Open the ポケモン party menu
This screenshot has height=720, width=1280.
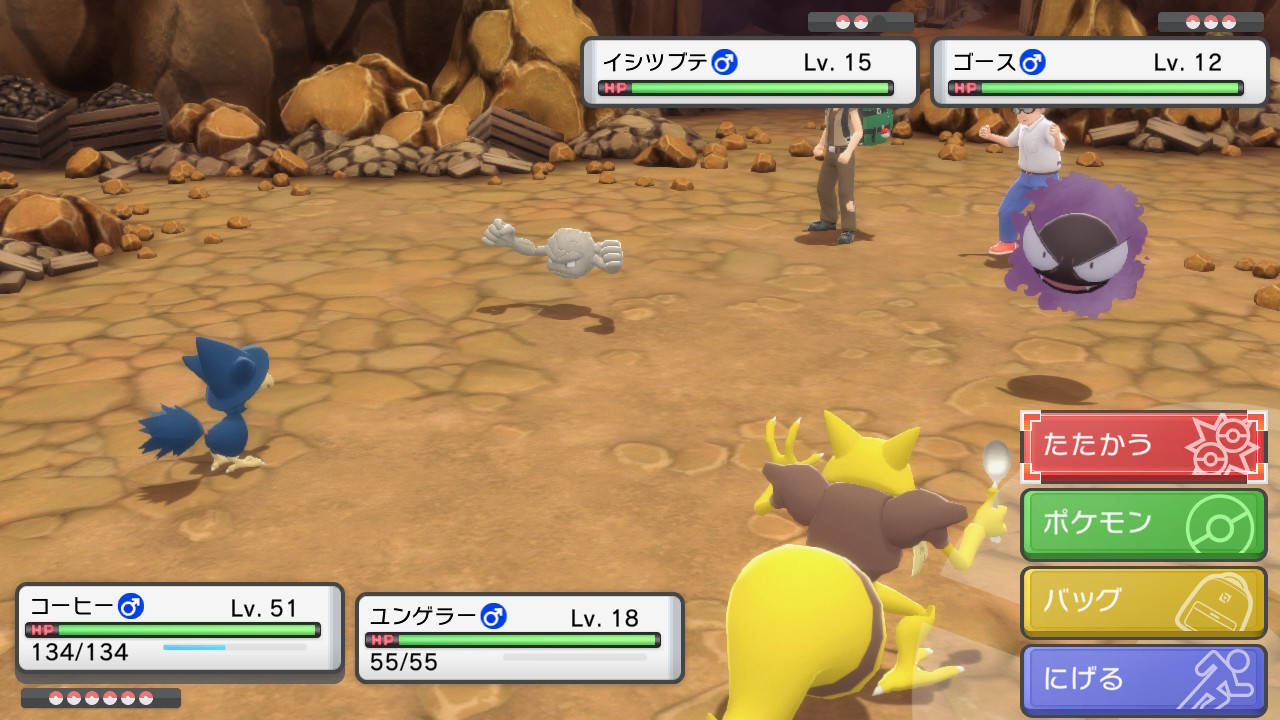pyautogui.click(x=1143, y=524)
